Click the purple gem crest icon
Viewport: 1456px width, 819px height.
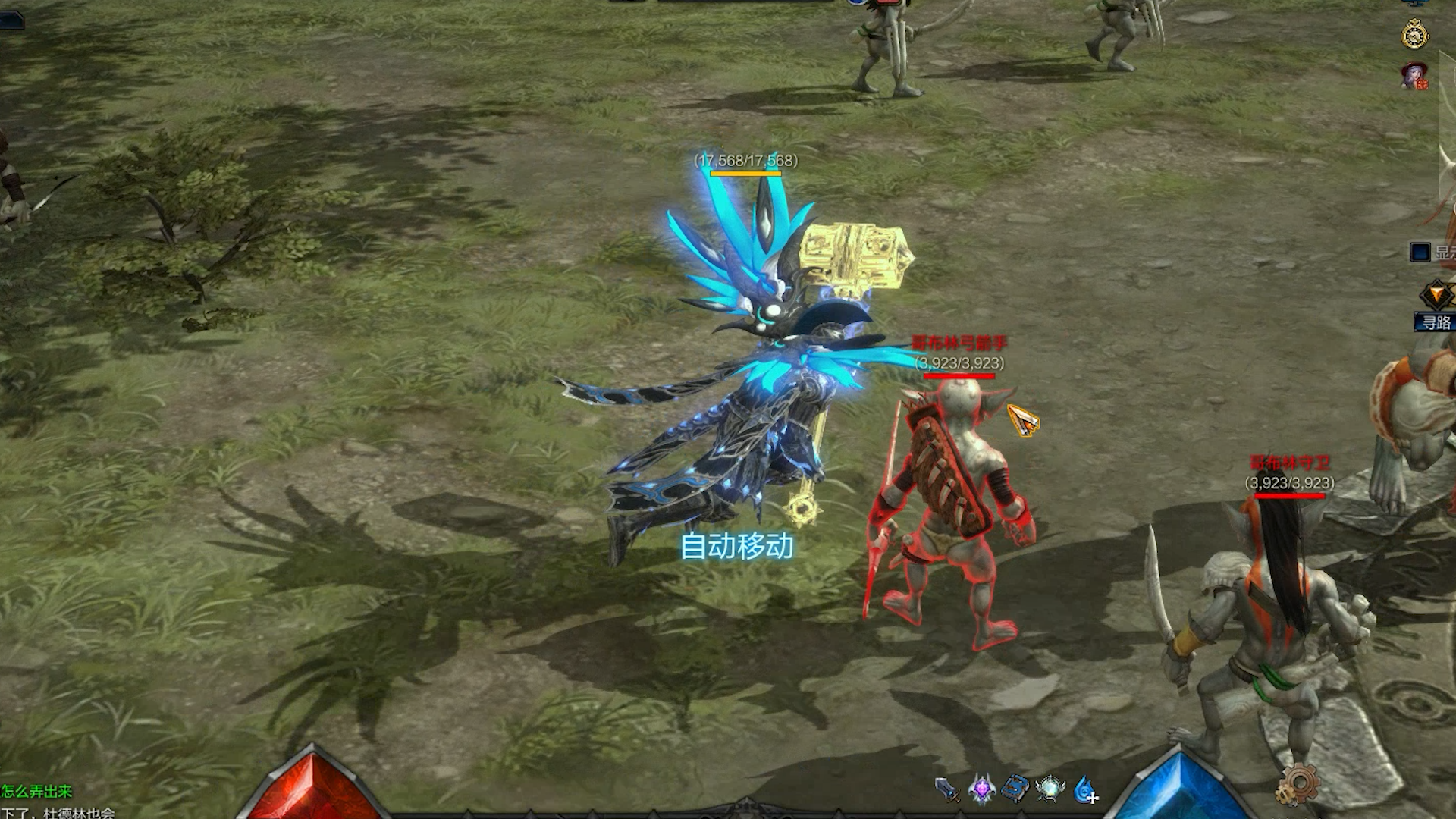pos(981,789)
